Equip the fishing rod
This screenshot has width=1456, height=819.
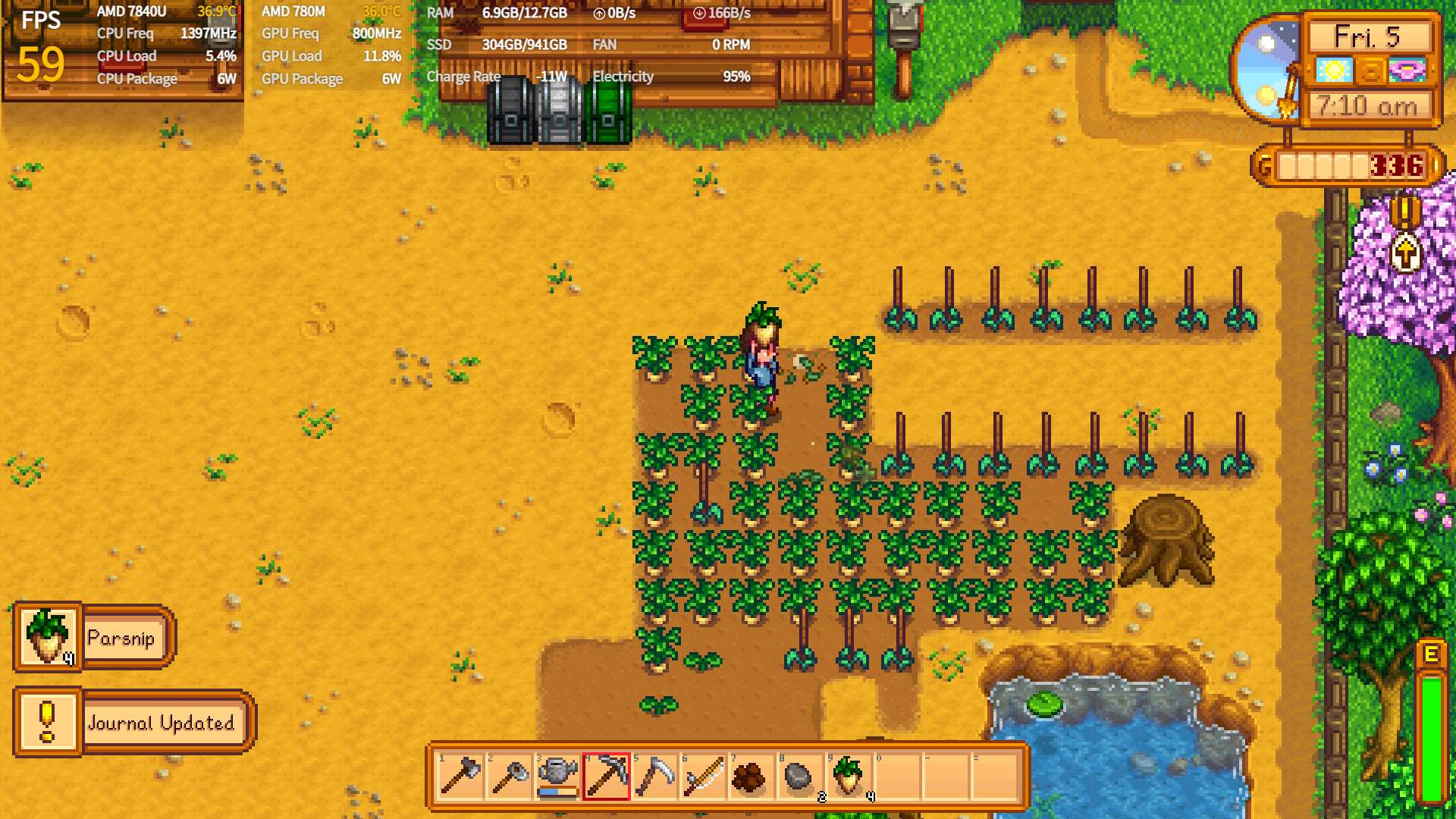[x=704, y=777]
